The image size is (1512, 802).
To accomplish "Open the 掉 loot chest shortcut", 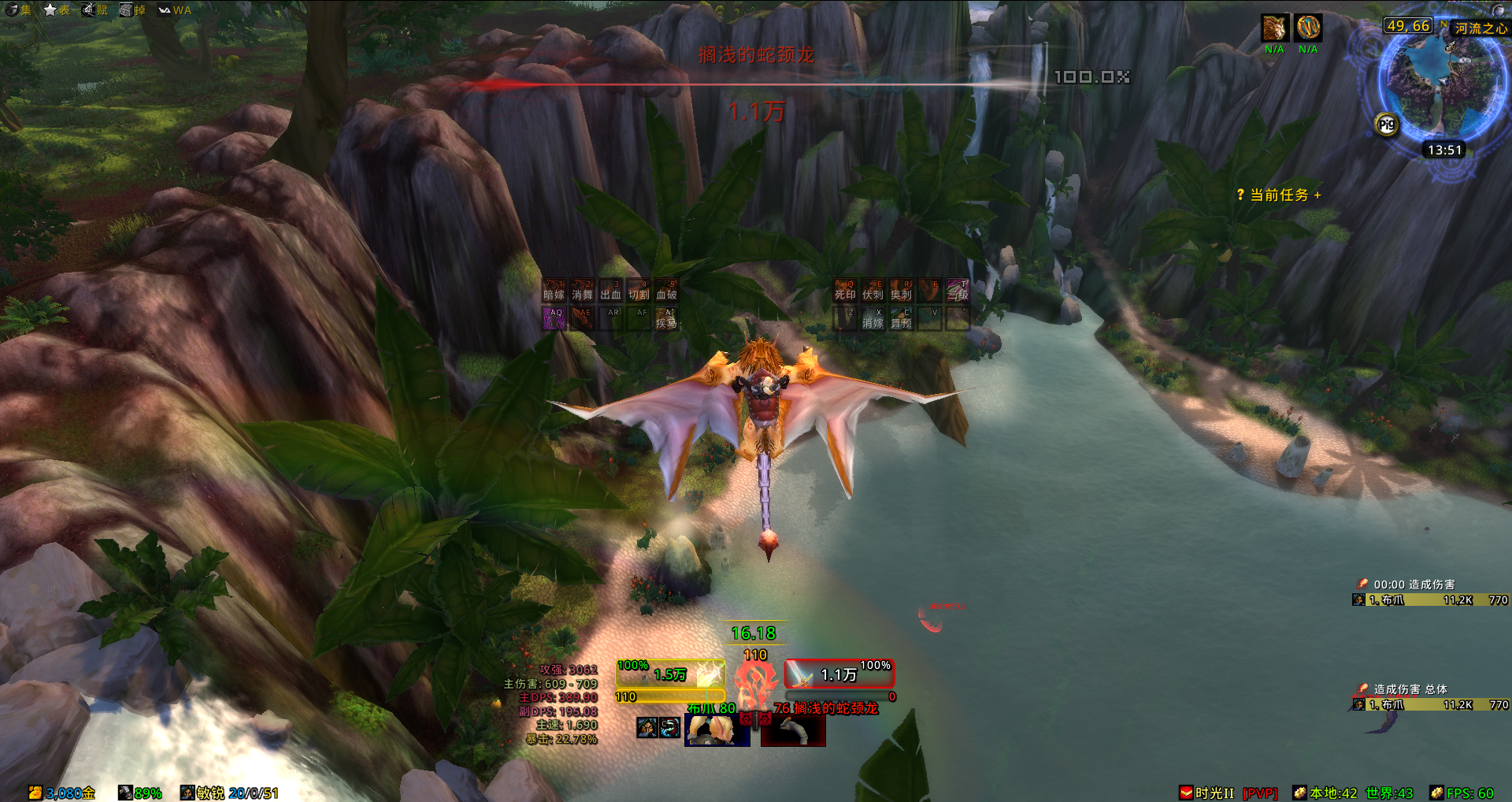I will (132, 9).
